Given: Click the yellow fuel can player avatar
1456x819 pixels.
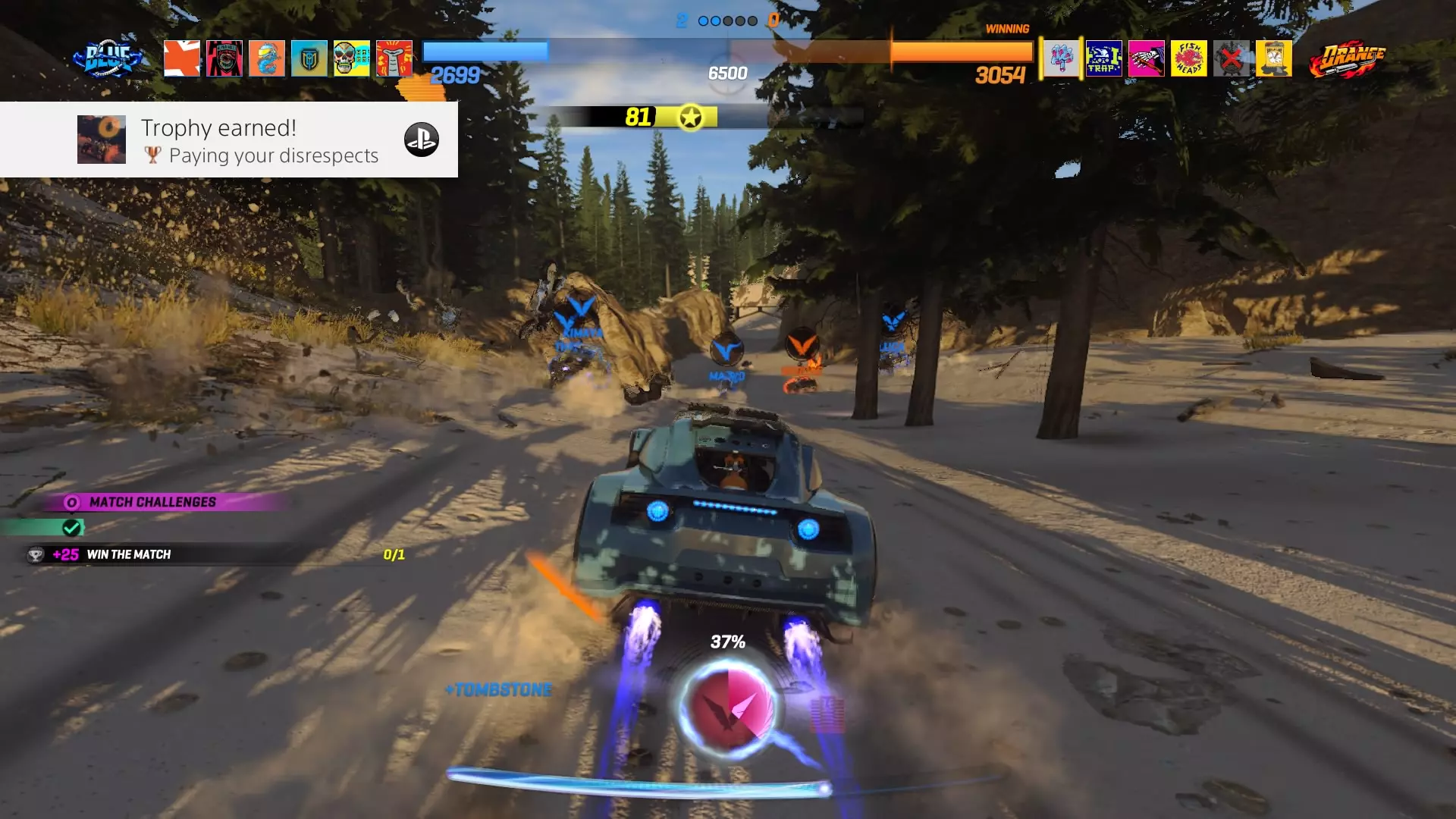Looking at the screenshot, I should (1273, 58).
